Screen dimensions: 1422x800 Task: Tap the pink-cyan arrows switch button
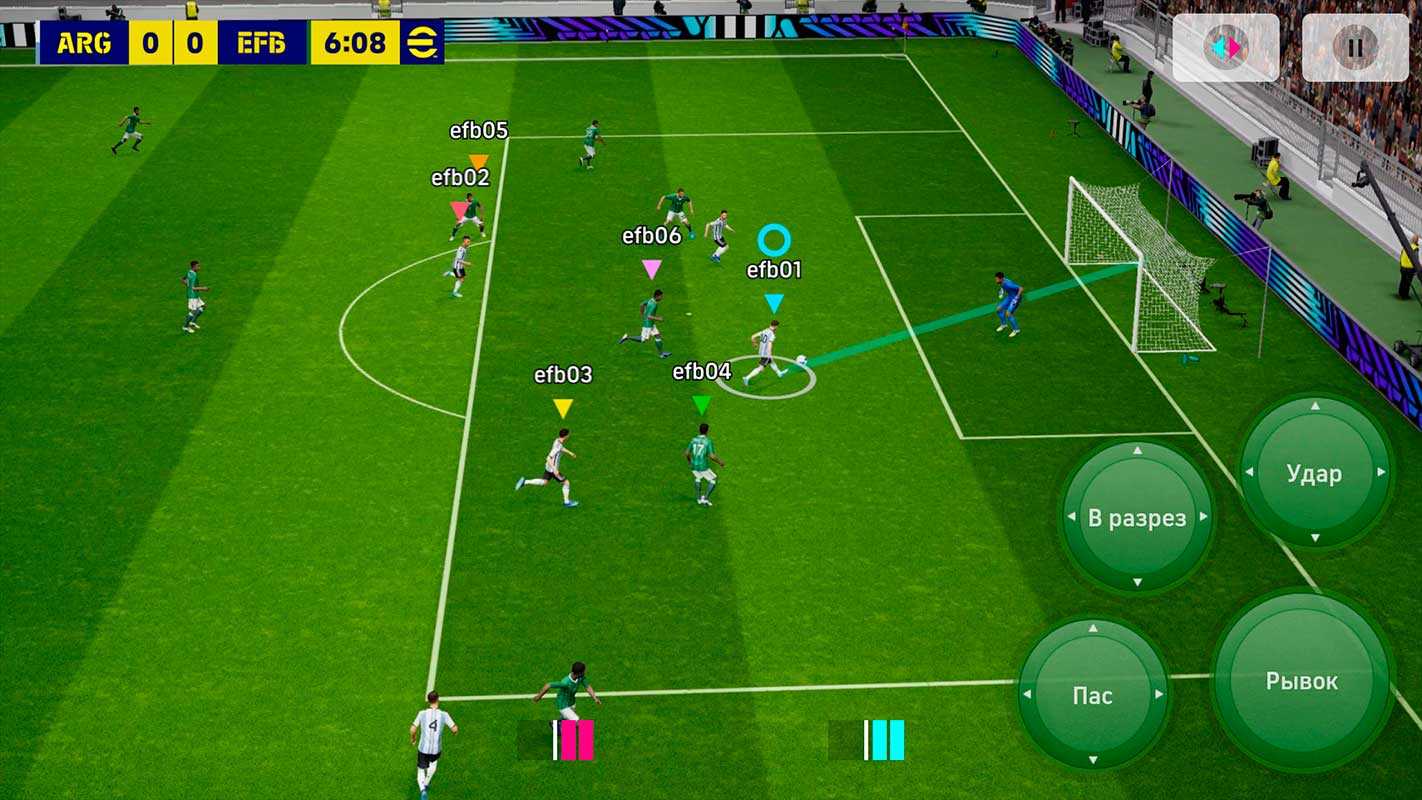(x=1225, y=47)
